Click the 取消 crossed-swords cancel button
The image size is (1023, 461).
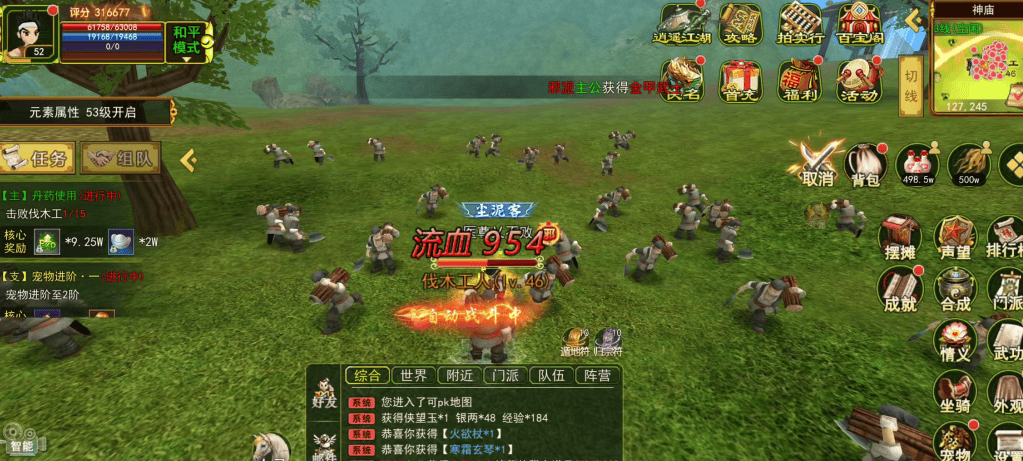pyautogui.click(x=817, y=163)
